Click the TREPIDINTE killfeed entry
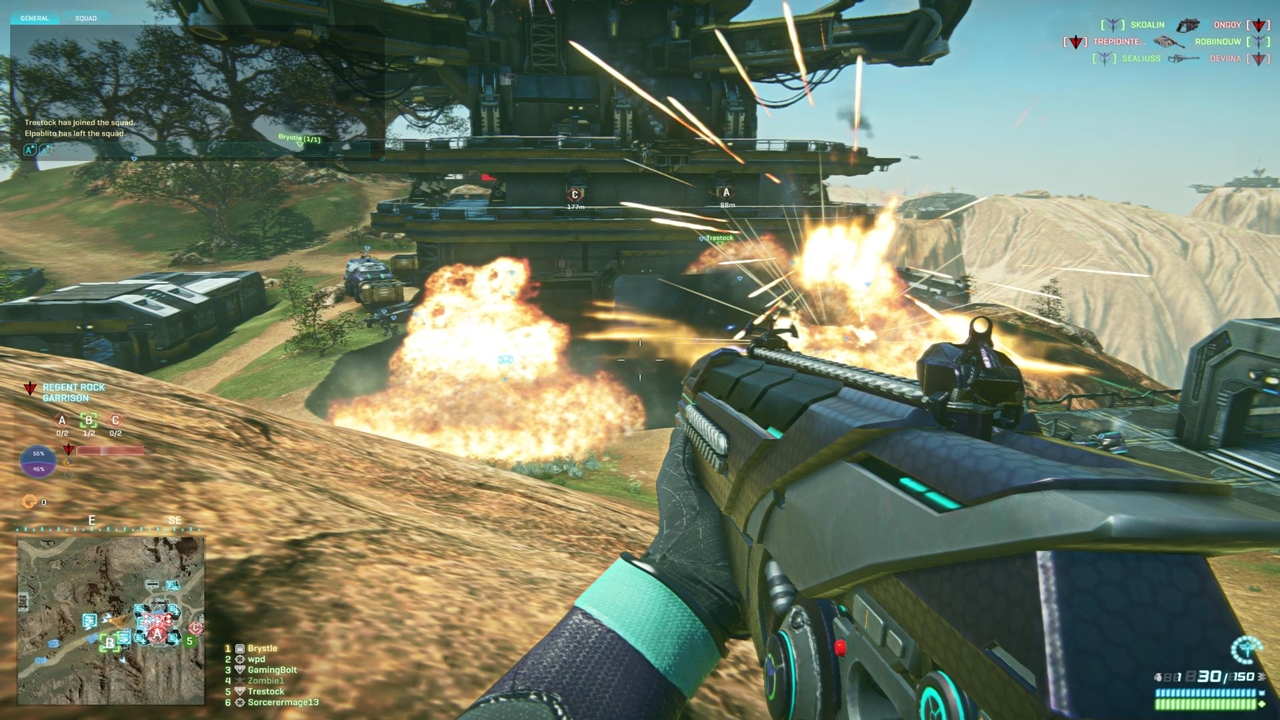The image size is (1280, 720). tap(1118, 42)
